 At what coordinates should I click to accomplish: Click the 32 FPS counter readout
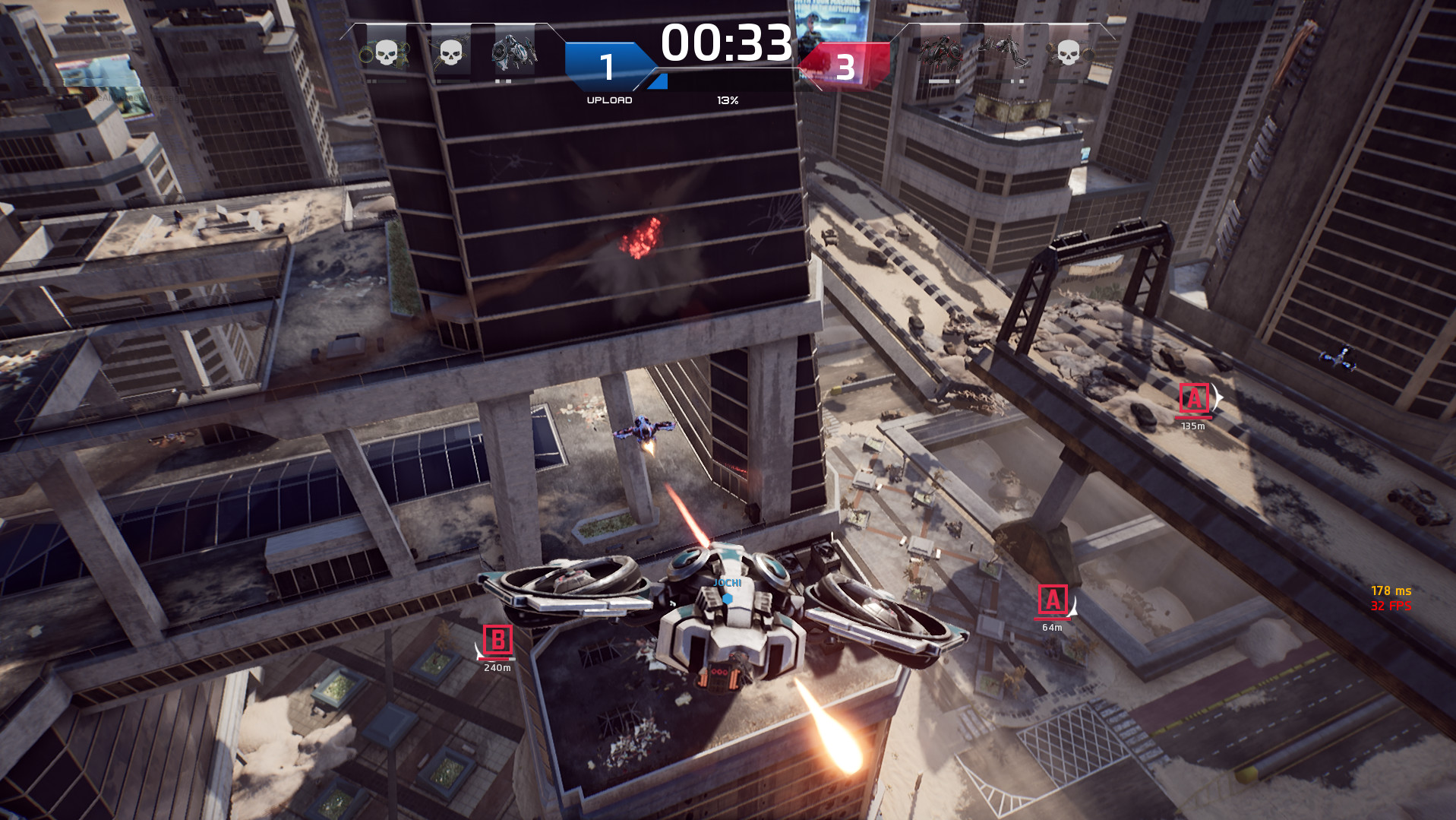(1391, 606)
